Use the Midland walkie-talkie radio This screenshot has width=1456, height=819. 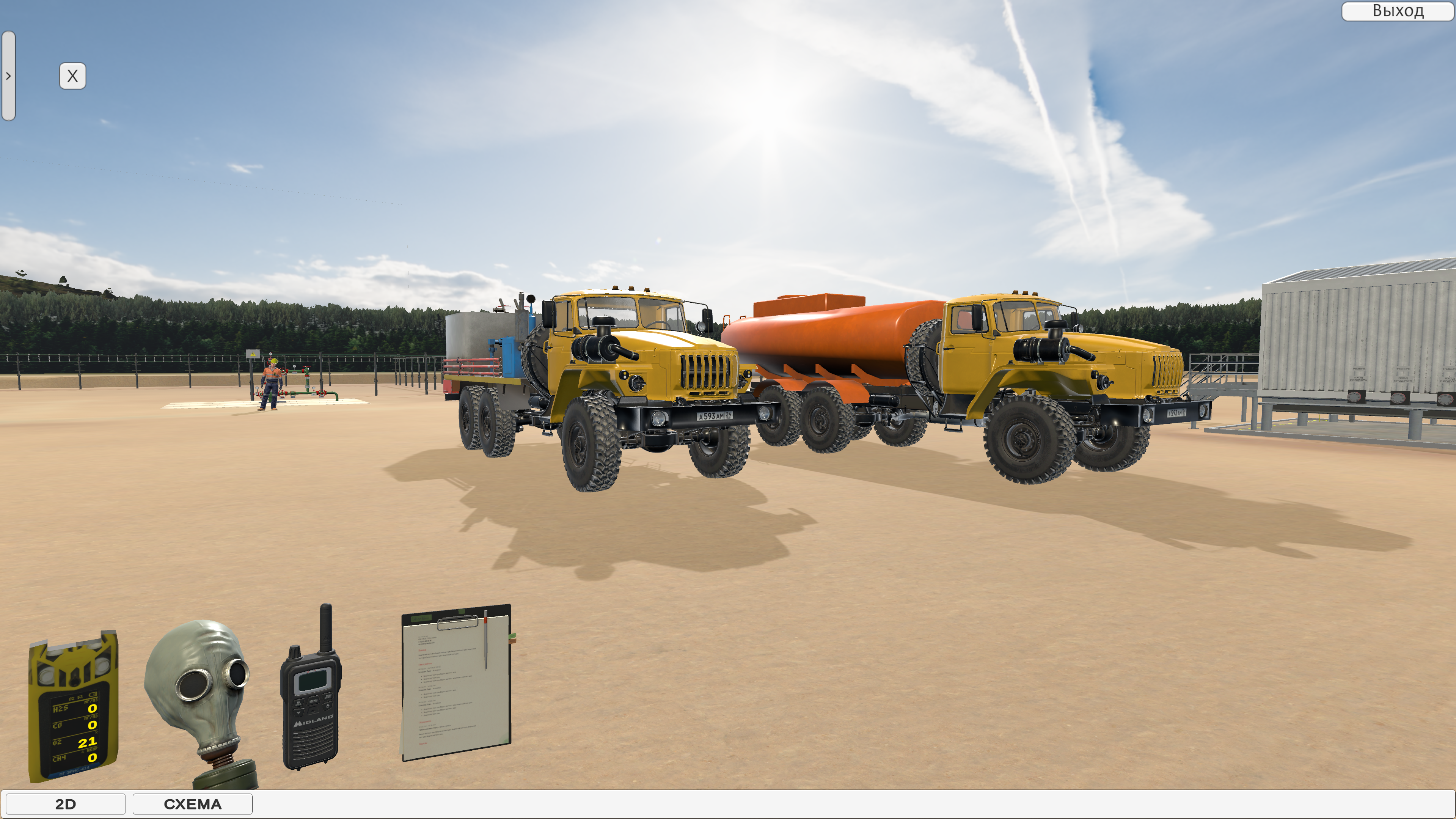pos(311,701)
